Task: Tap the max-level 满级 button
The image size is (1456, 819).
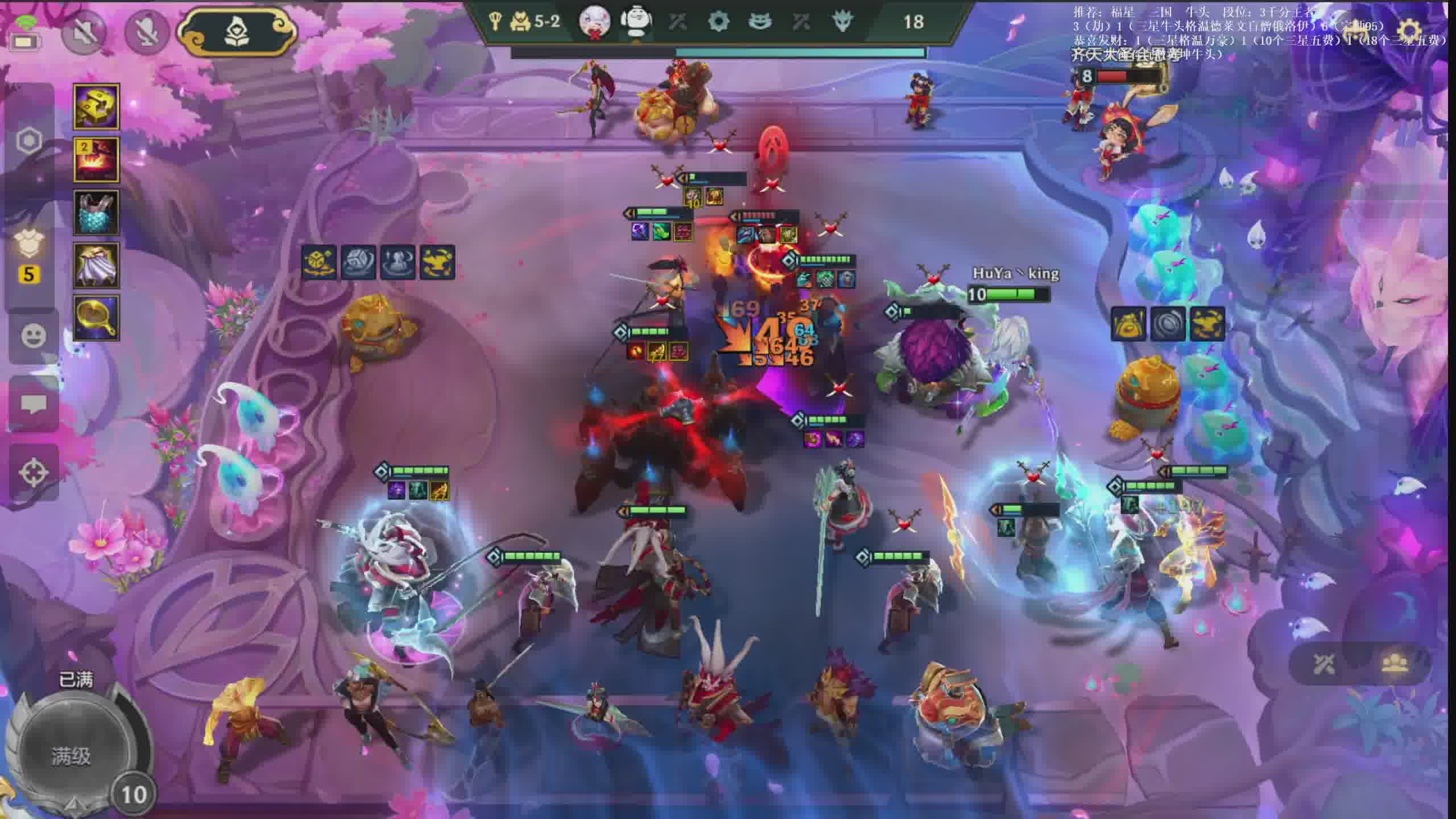Action: pos(71,756)
